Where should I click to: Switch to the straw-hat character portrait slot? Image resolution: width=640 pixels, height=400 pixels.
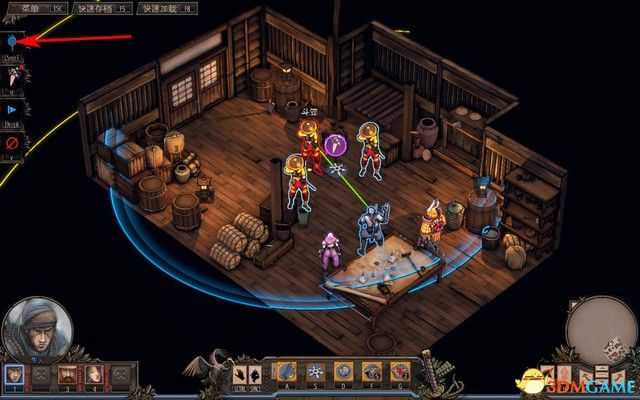coord(68,375)
